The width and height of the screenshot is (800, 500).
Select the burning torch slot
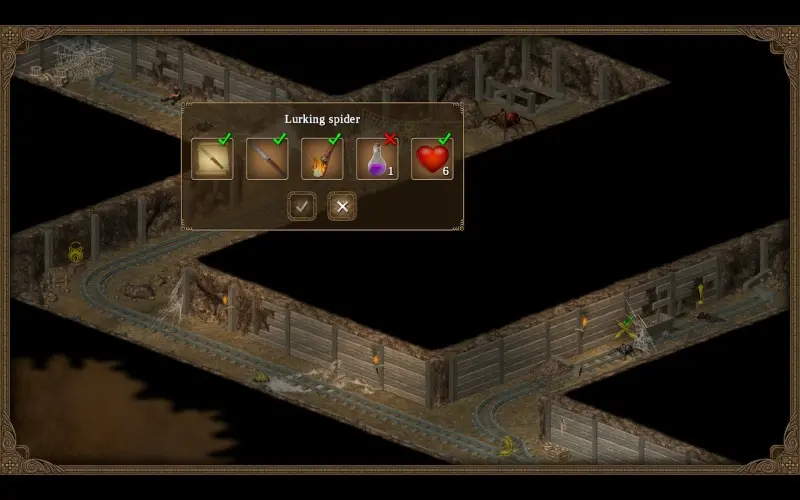coord(322,159)
